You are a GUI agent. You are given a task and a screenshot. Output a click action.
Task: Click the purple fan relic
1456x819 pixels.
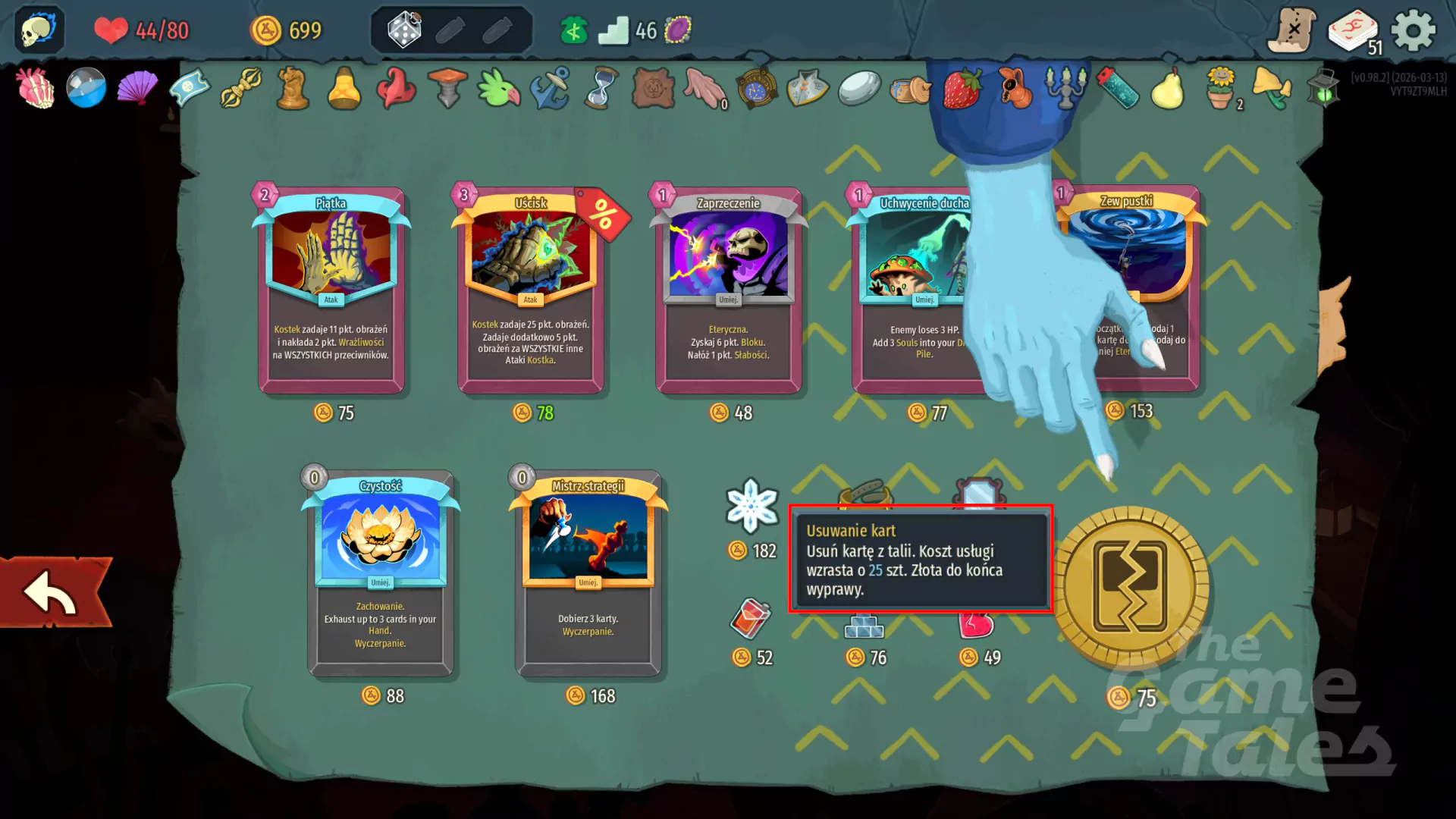(138, 87)
